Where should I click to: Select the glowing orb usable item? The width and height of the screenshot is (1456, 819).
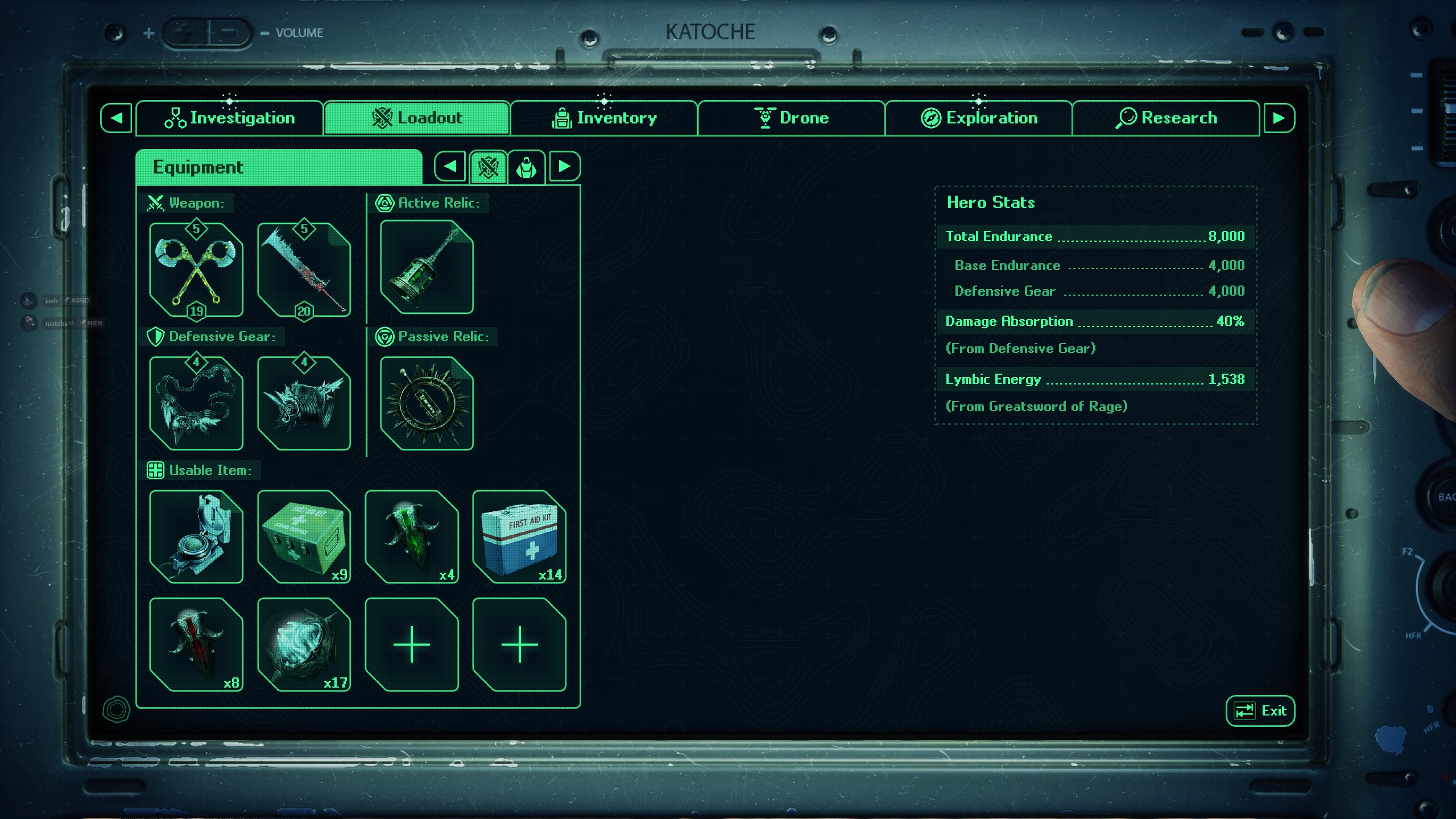point(304,644)
